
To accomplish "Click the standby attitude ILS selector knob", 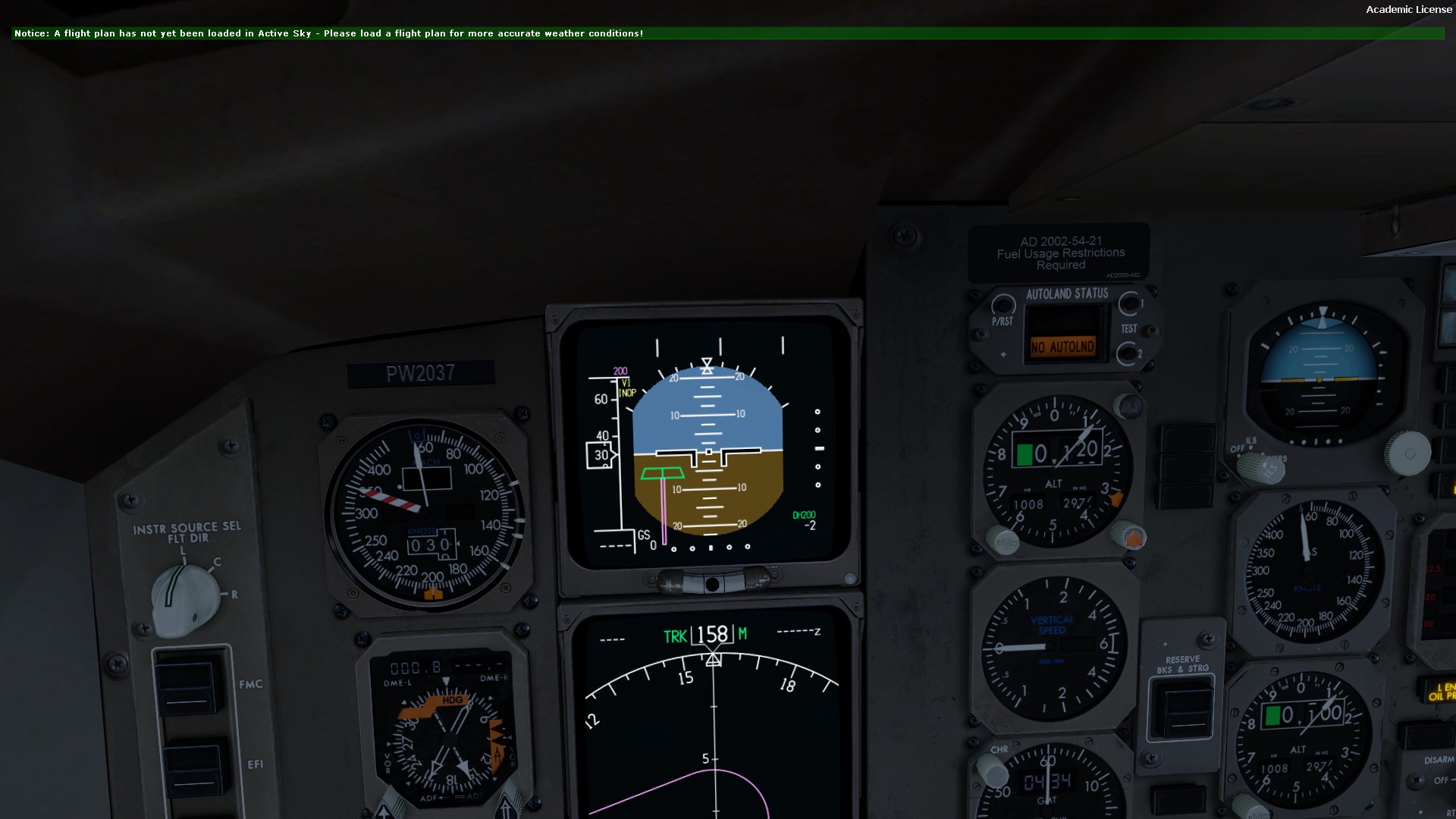I will pos(1261,466).
